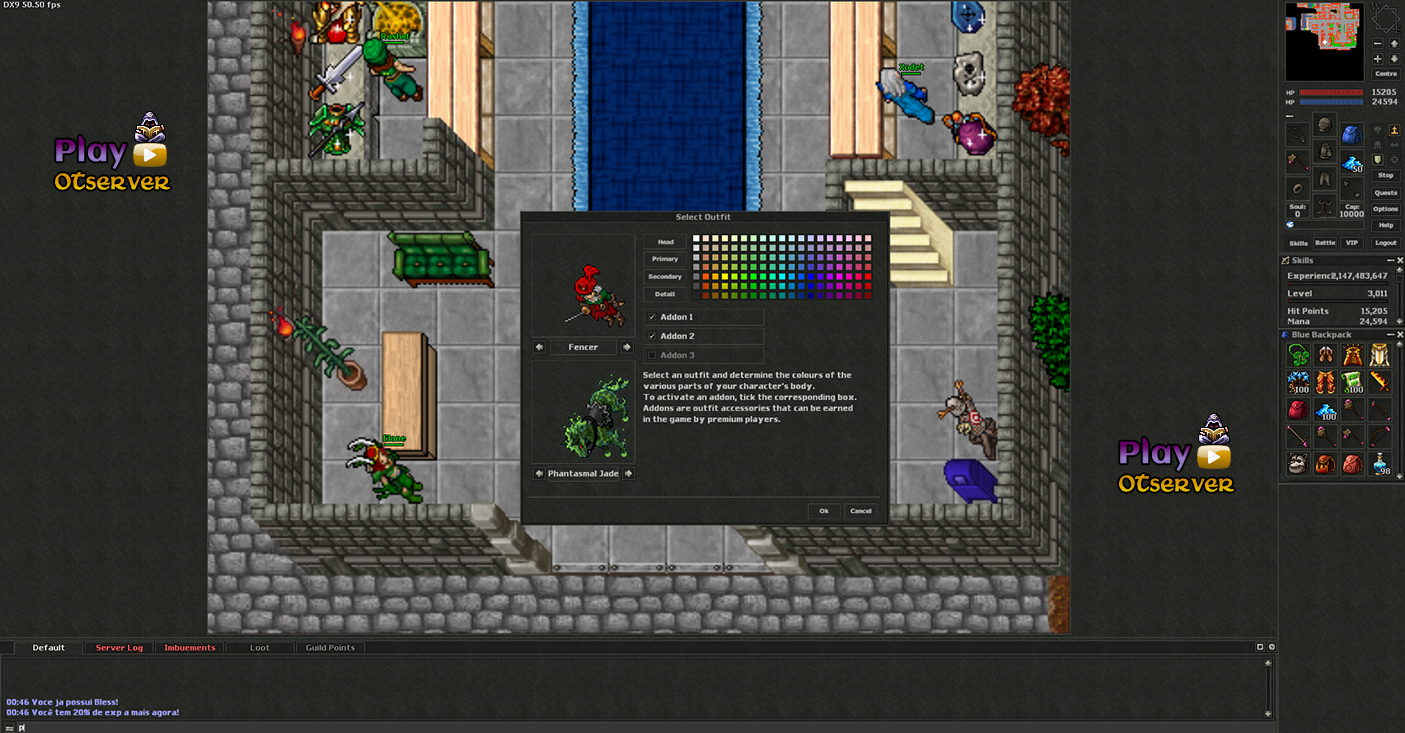Open the Options menu
The image size is (1405, 733).
(1385, 209)
